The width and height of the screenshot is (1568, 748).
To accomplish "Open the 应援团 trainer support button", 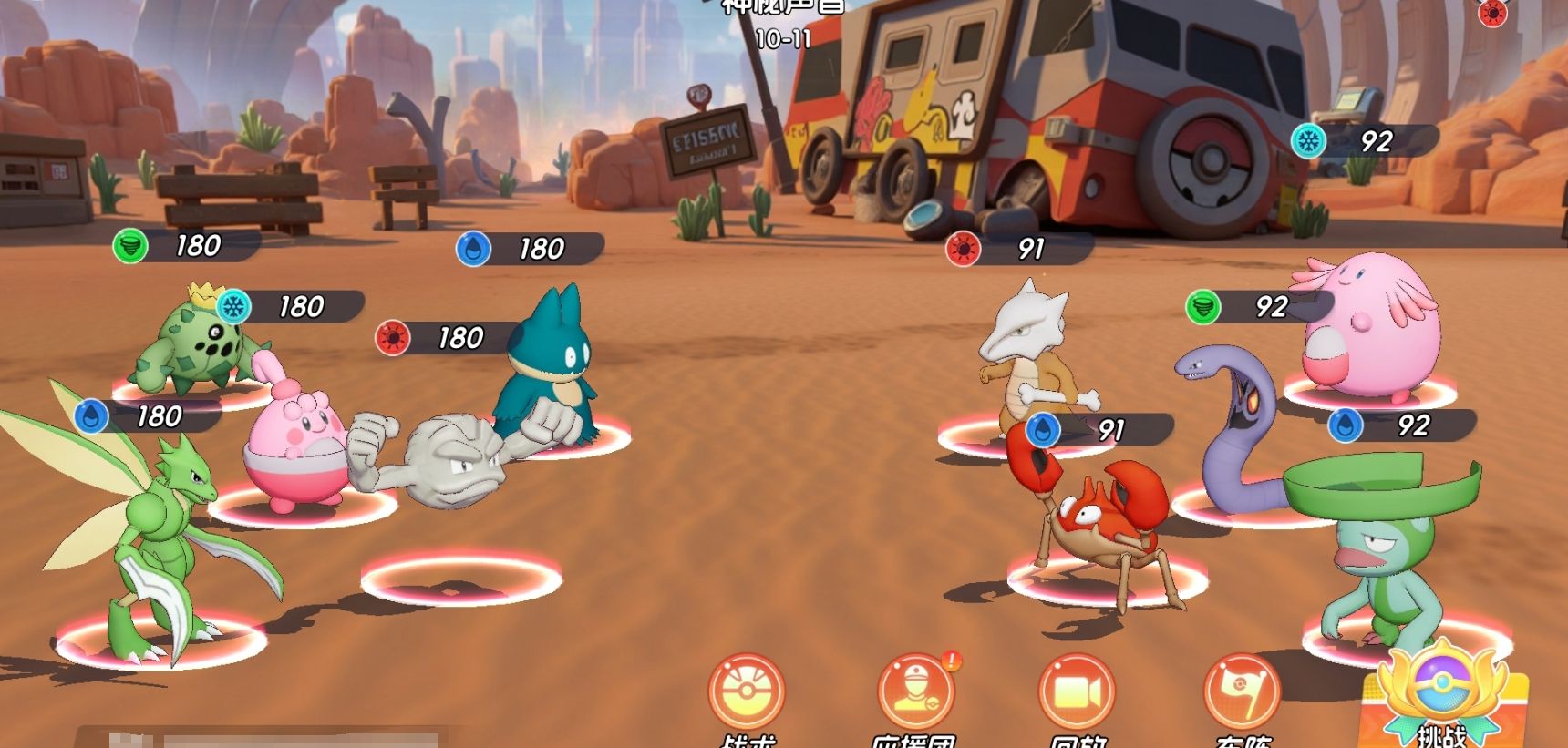I will (x=914, y=692).
